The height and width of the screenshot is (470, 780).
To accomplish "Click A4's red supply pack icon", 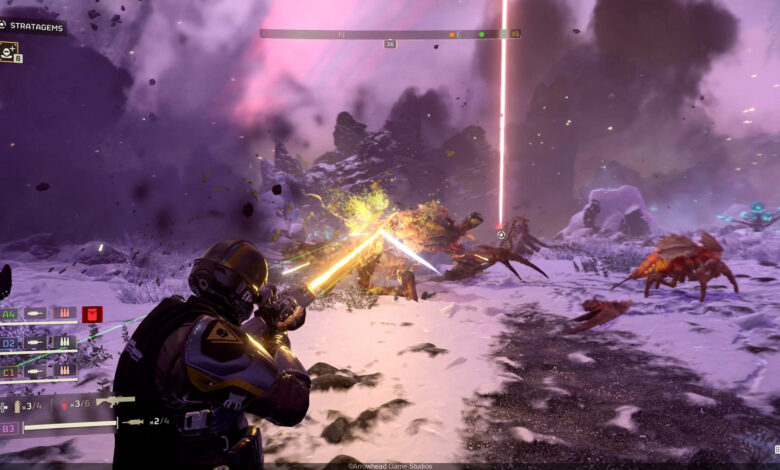I will pyautogui.click(x=92, y=314).
